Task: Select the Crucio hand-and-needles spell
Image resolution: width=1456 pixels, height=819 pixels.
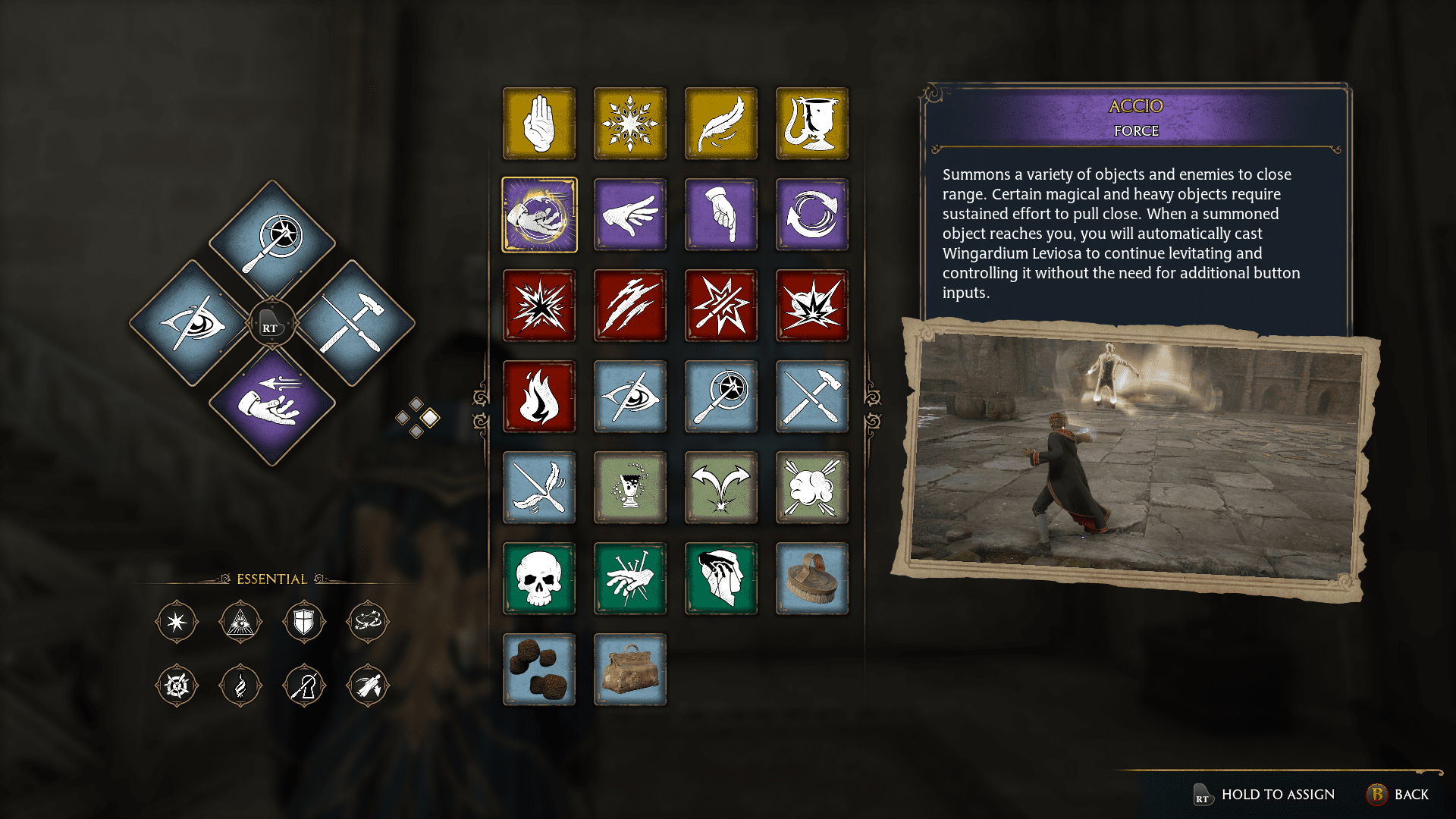Action: [630, 579]
